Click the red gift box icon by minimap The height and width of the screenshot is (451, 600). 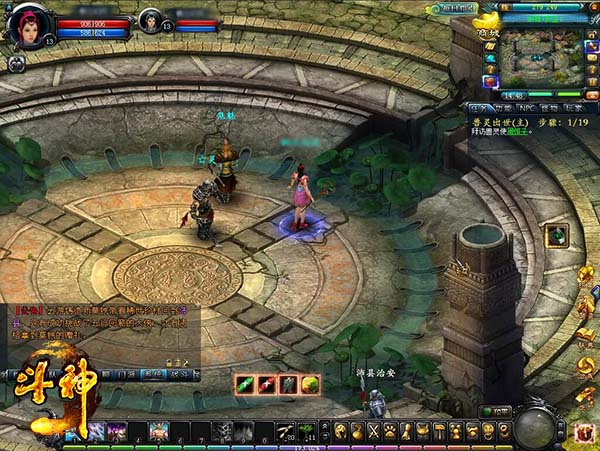pos(491,81)
